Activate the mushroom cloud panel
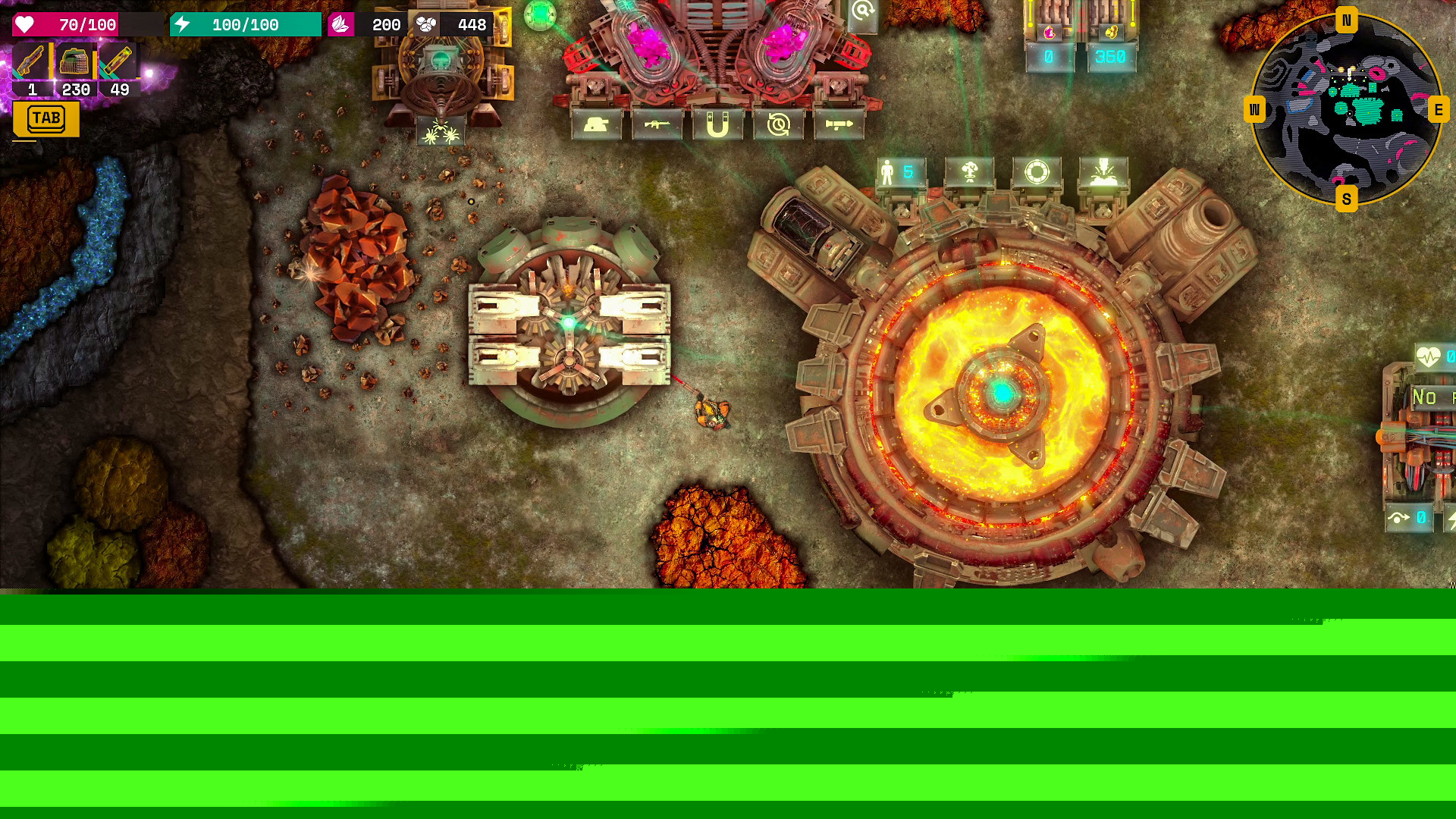The height and width of the screenshot is (819, 1456). pyautogui.click(x=969, y=173)
